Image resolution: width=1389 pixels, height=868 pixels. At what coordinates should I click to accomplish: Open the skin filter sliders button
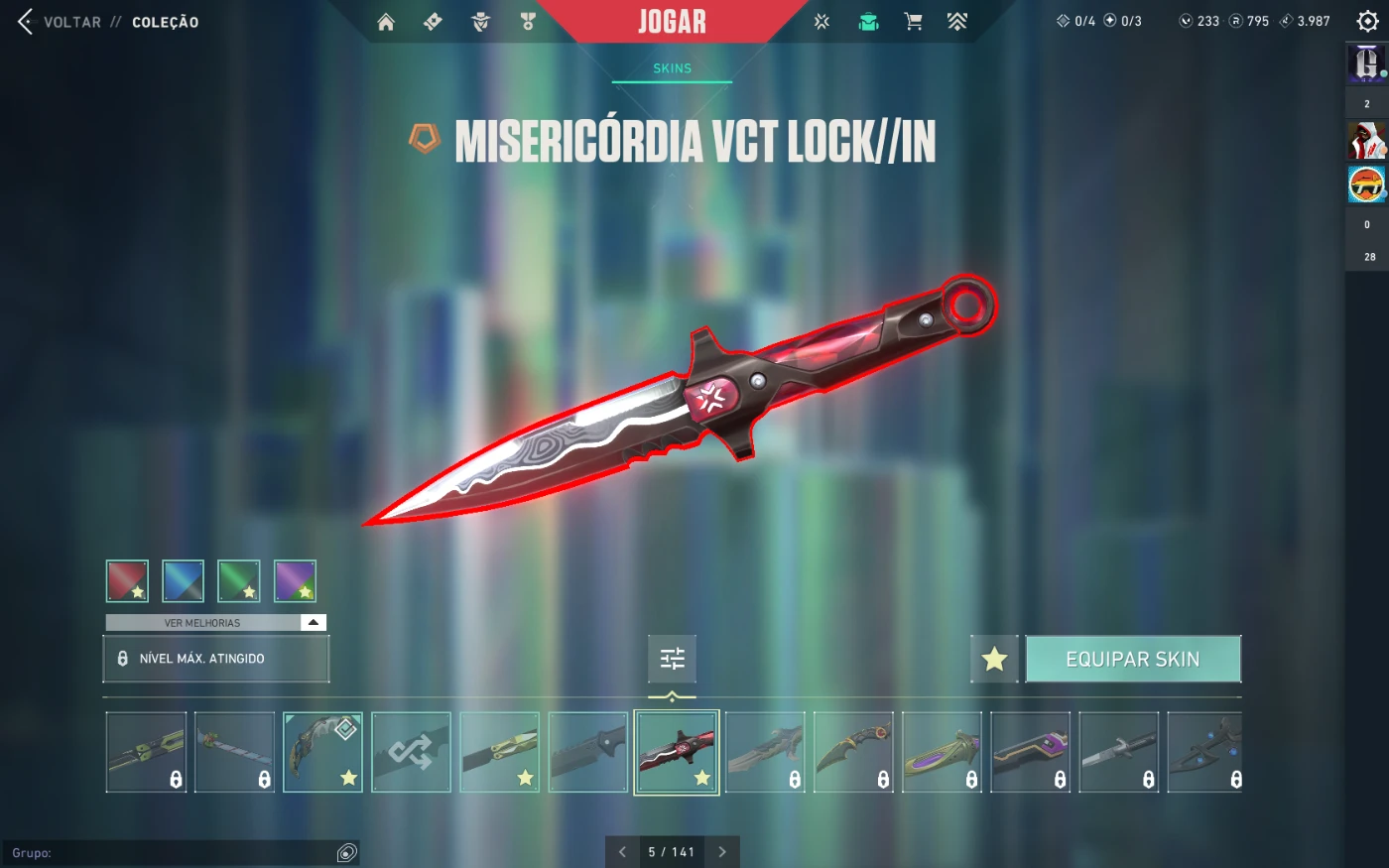(673, 659)
